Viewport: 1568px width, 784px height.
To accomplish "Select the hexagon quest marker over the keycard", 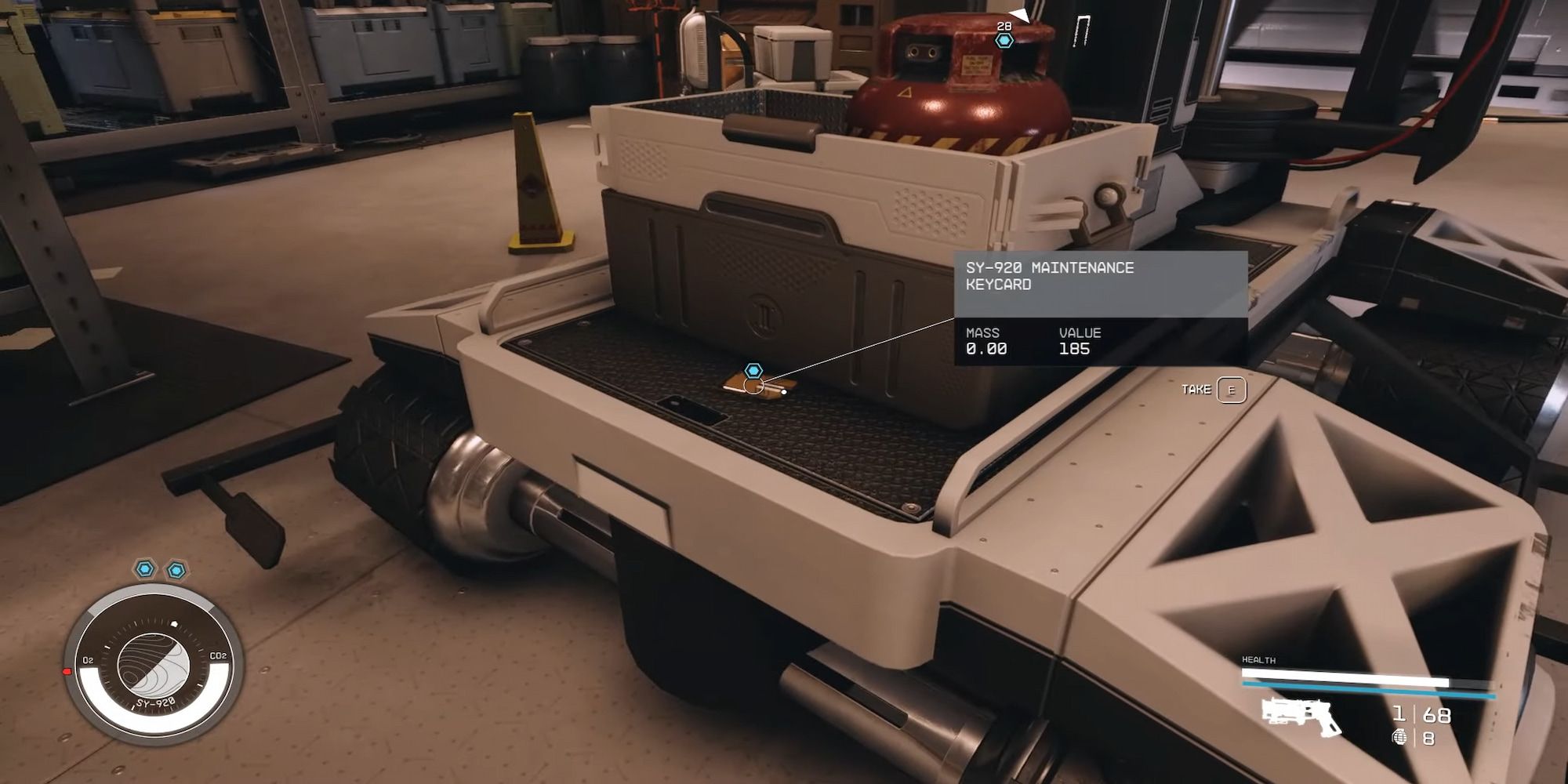I will tap(753, 370).
